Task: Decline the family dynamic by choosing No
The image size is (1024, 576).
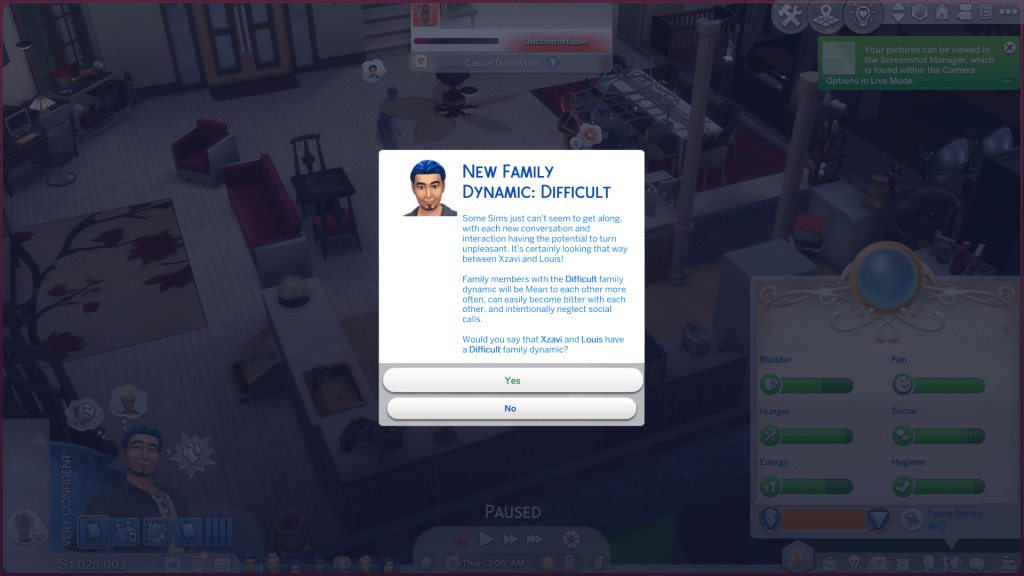Action: click(511, 408)
